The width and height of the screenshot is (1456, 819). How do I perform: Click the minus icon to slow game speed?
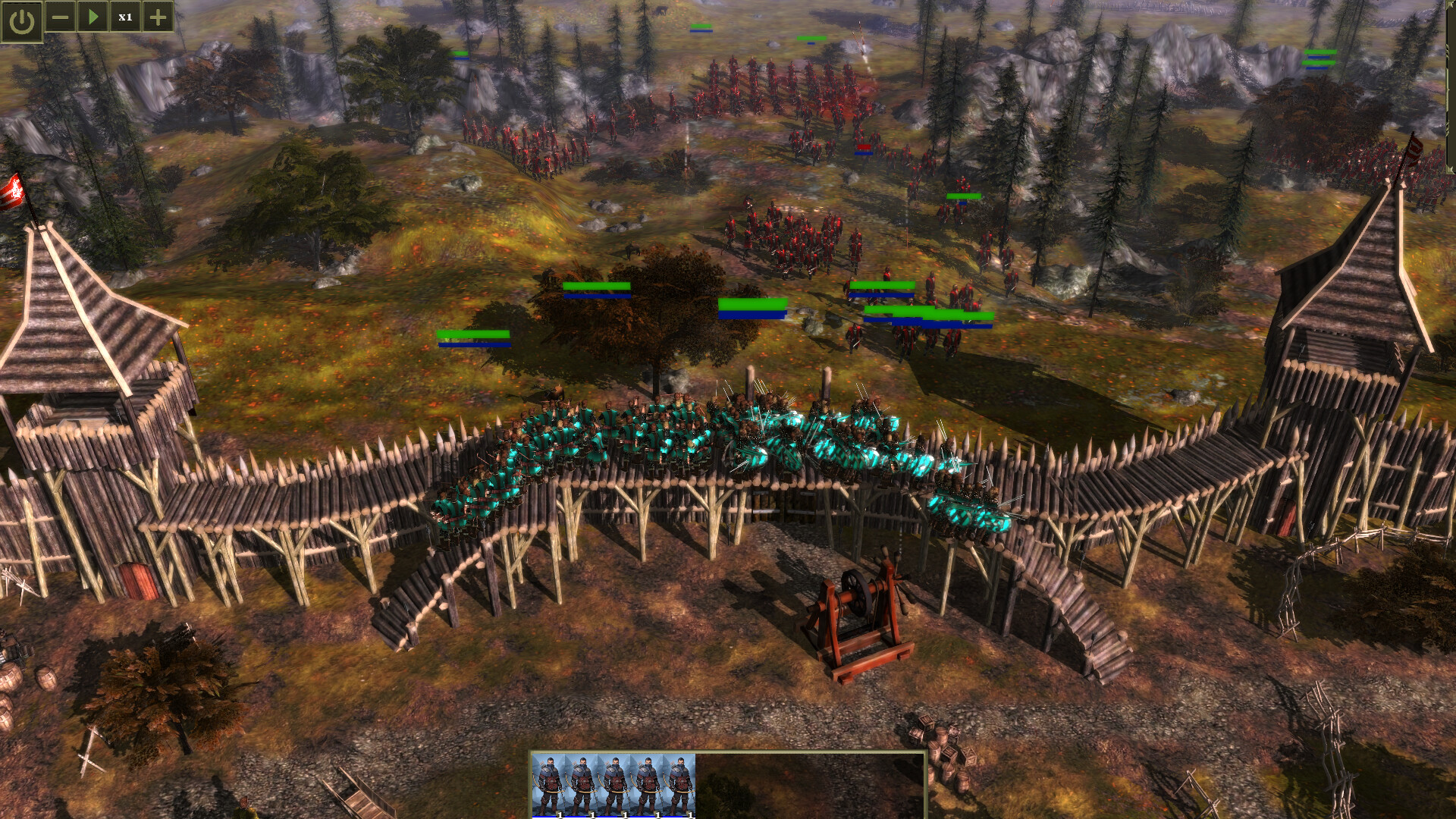click(x=59, y=17)
